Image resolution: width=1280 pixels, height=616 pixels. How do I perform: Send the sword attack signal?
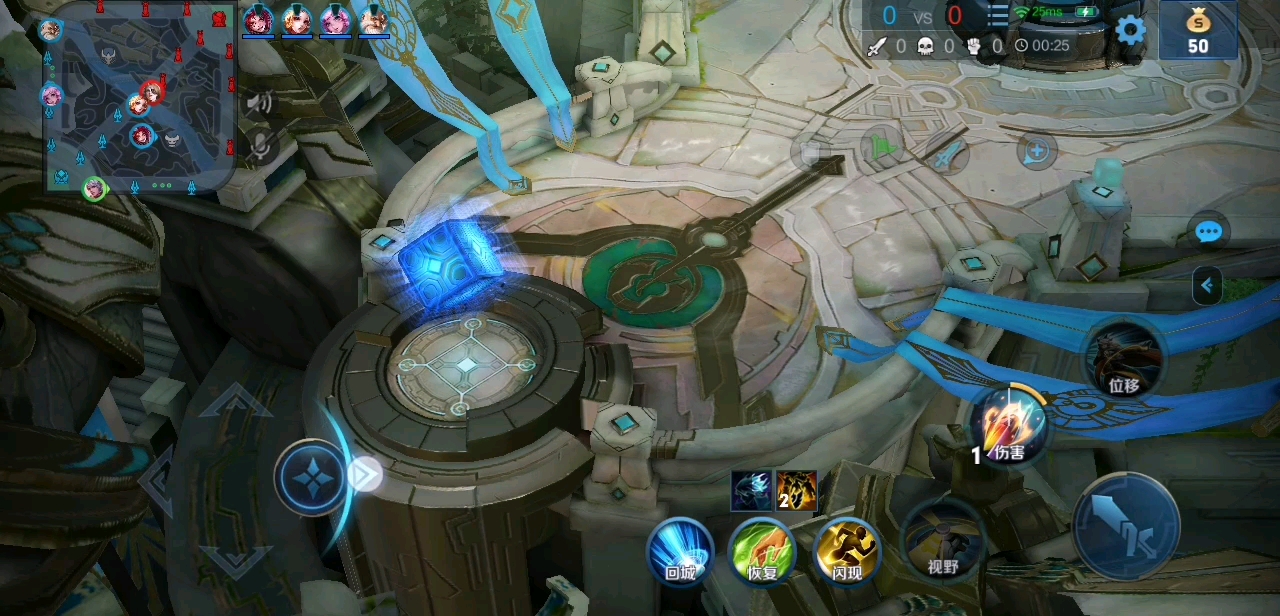tap(946, 154)
